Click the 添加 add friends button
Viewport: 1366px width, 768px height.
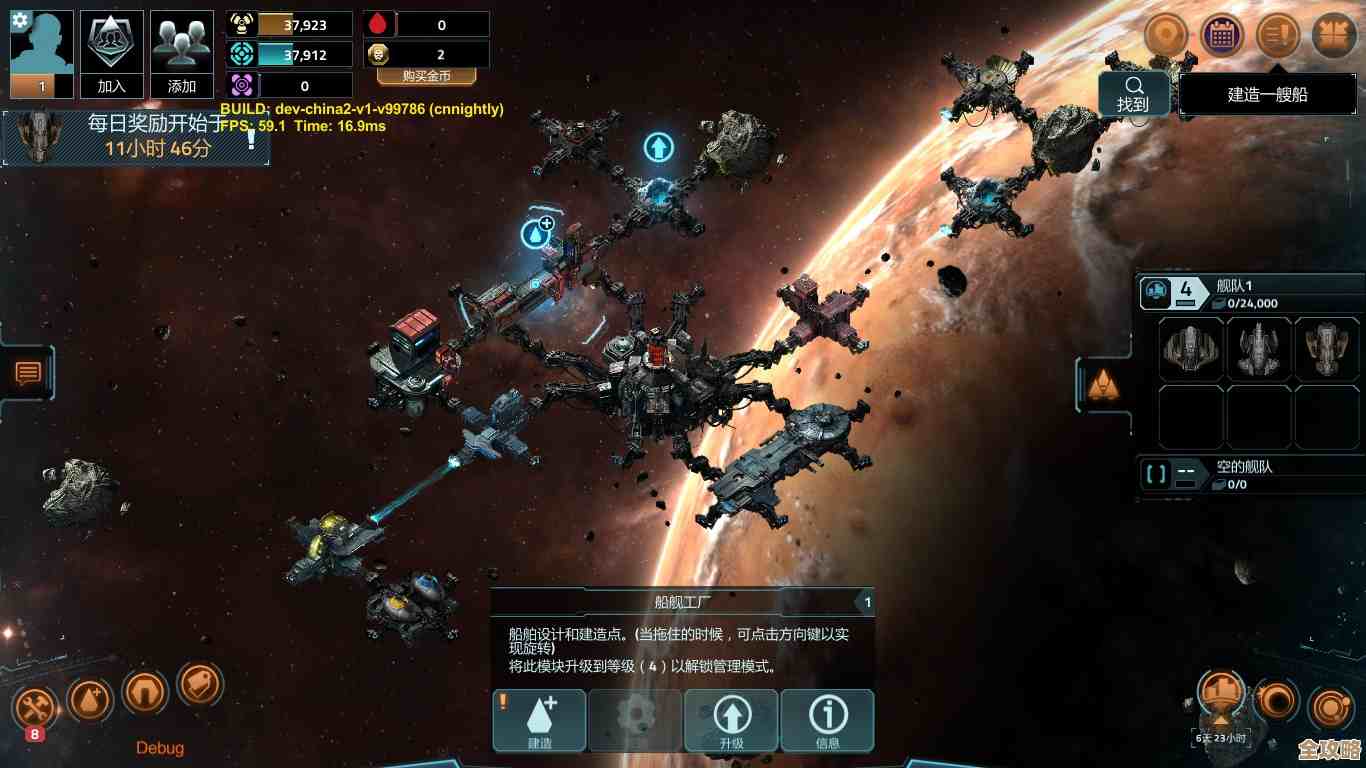point(182,55)
